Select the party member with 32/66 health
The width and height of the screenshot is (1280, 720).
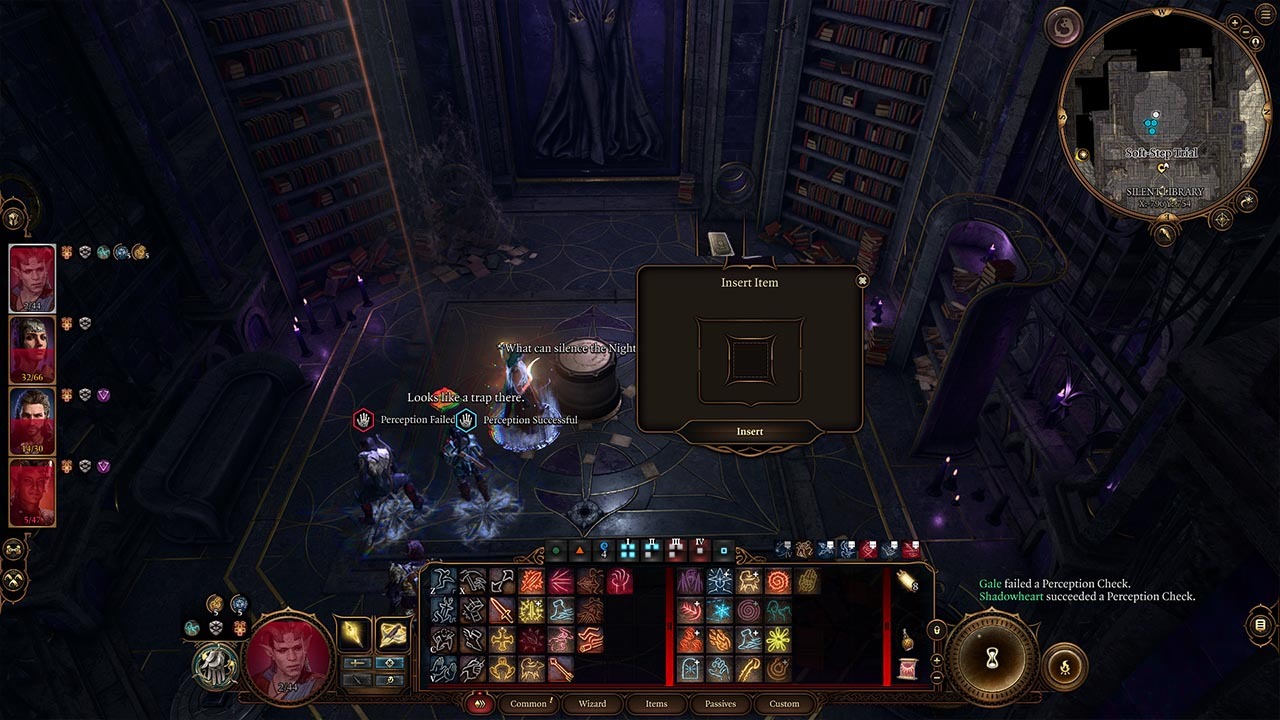(x=32, y=350)
